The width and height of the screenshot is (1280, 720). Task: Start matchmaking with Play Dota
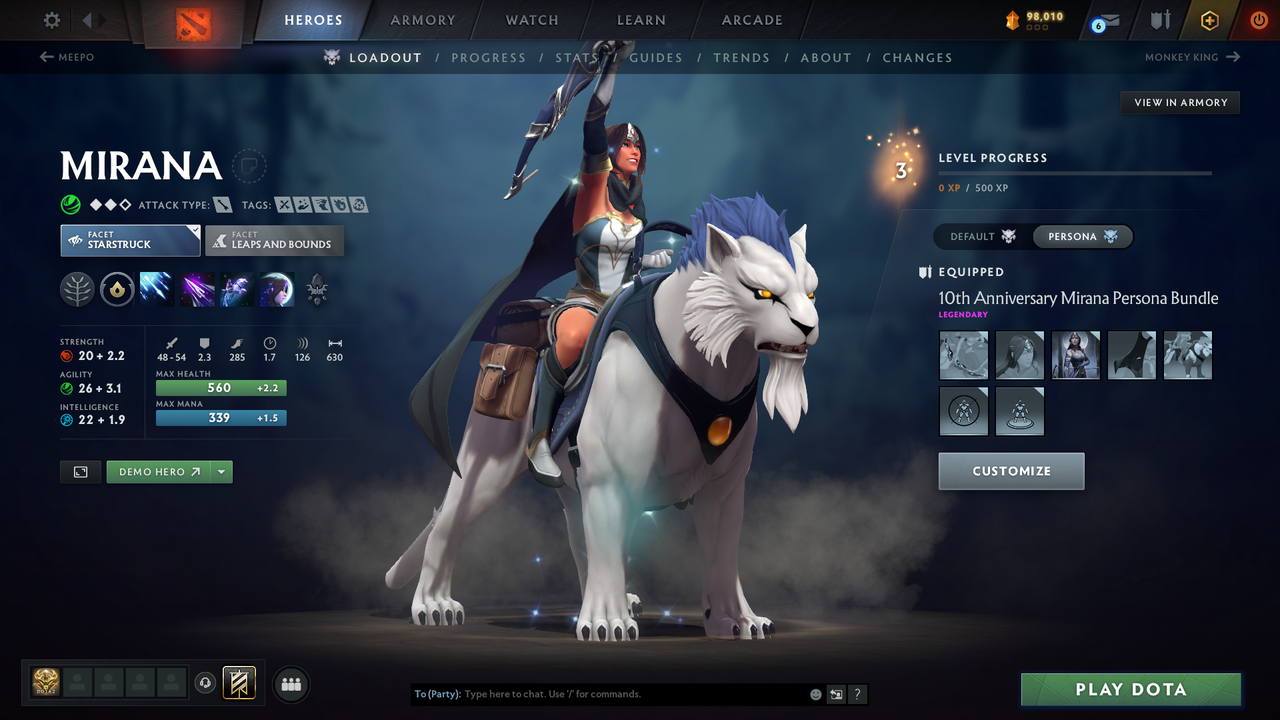click(1130, 690)
